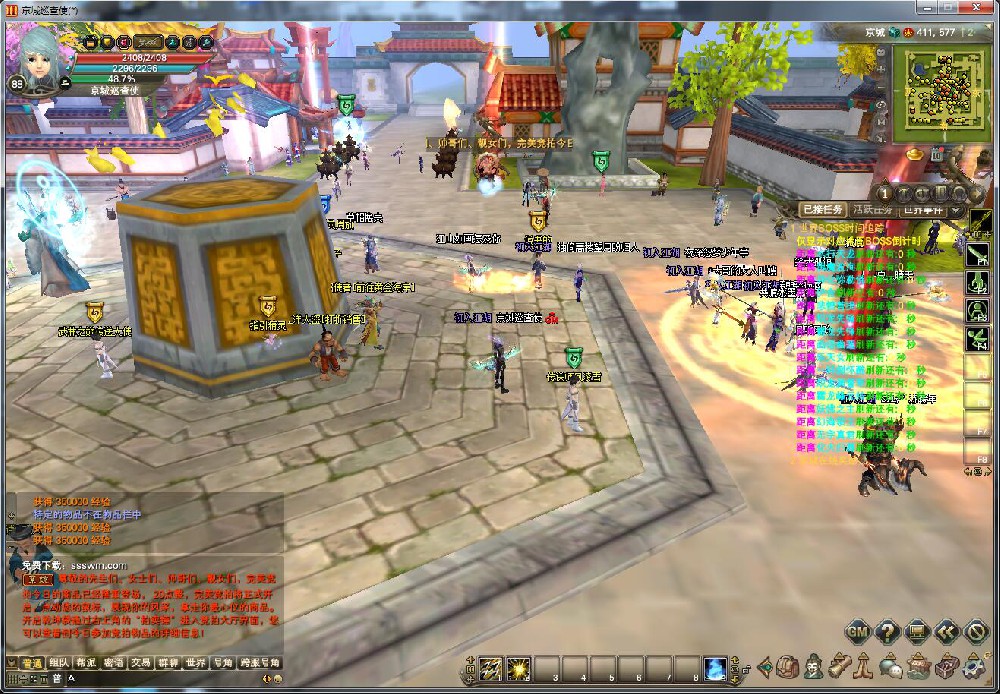
Task: Open the backpack inventory icon
Action: (789, 666)
